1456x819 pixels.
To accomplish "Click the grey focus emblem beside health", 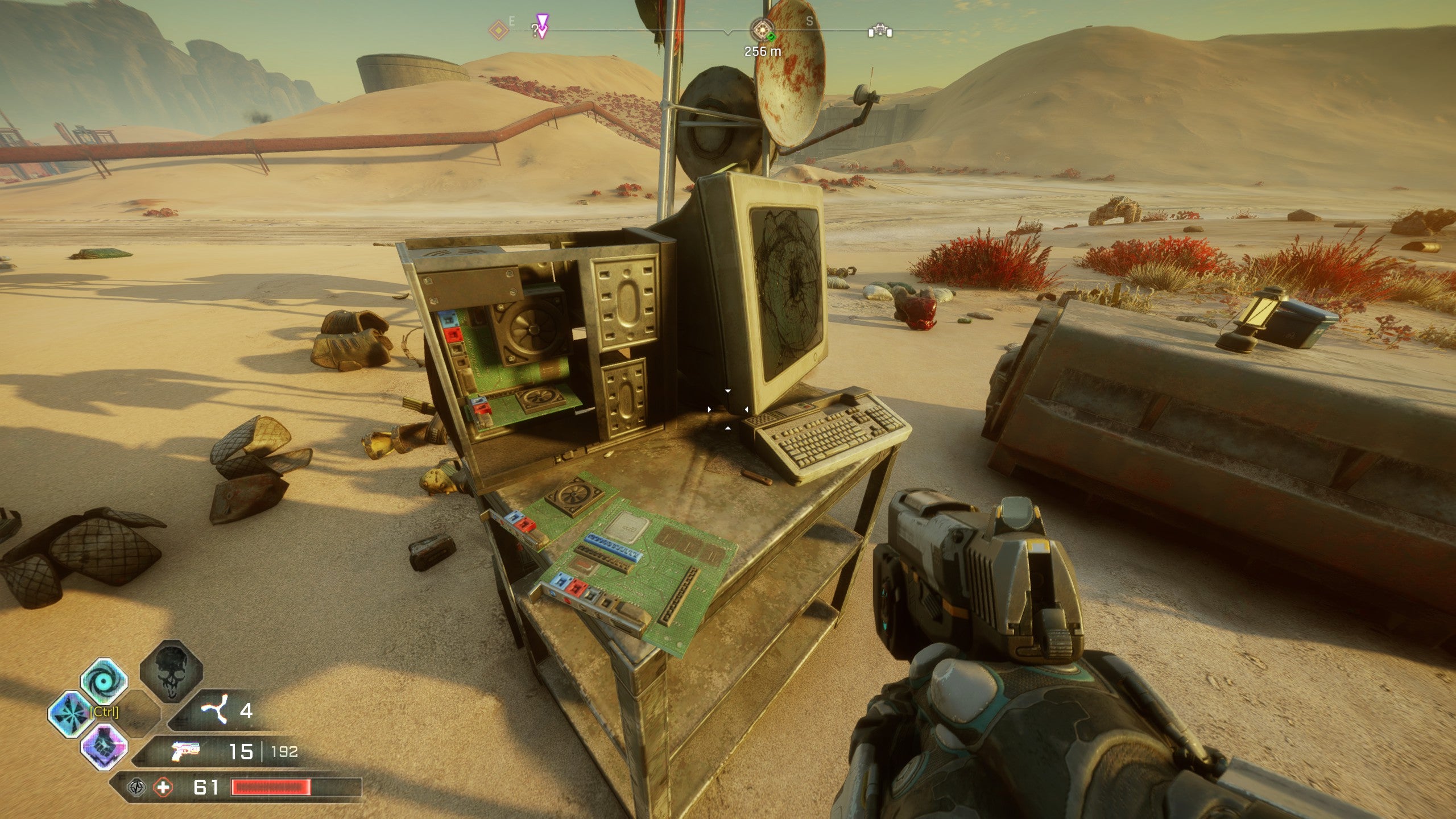I will [136, 788].
